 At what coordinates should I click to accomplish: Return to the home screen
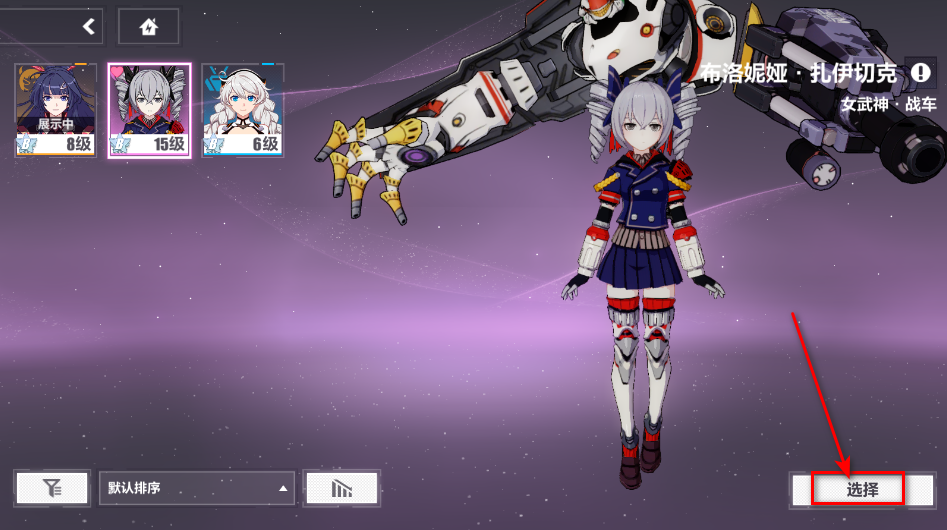pyautogui.click(x=149, y=27)
